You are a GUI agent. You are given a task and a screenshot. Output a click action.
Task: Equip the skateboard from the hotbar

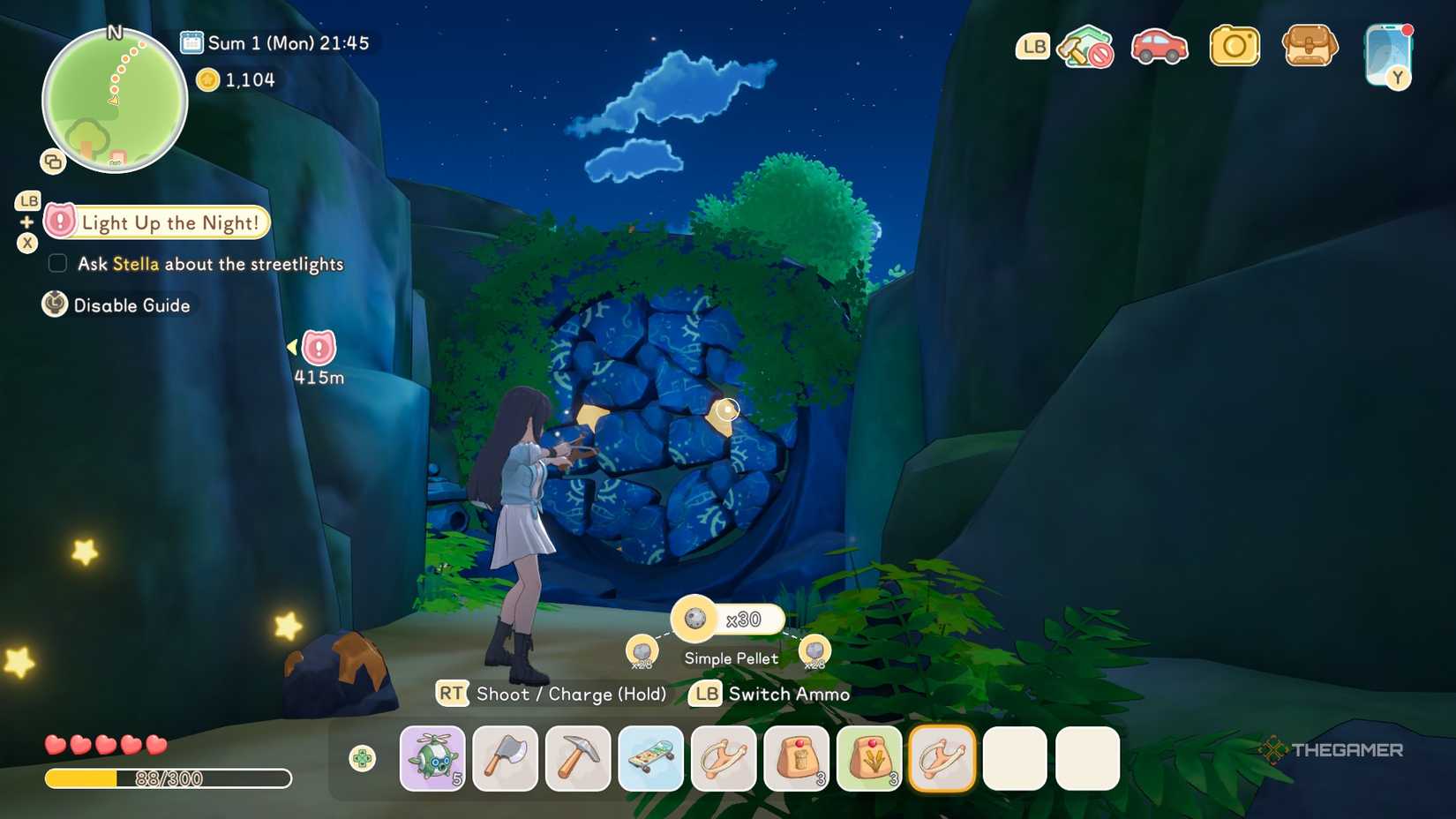651,757
